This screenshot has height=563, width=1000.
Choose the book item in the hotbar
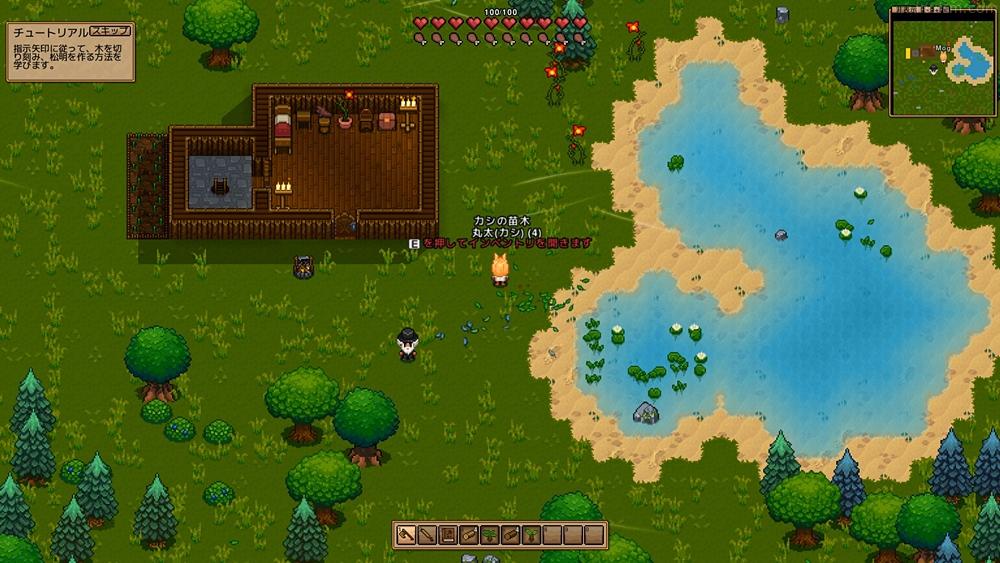pos(448,535)
